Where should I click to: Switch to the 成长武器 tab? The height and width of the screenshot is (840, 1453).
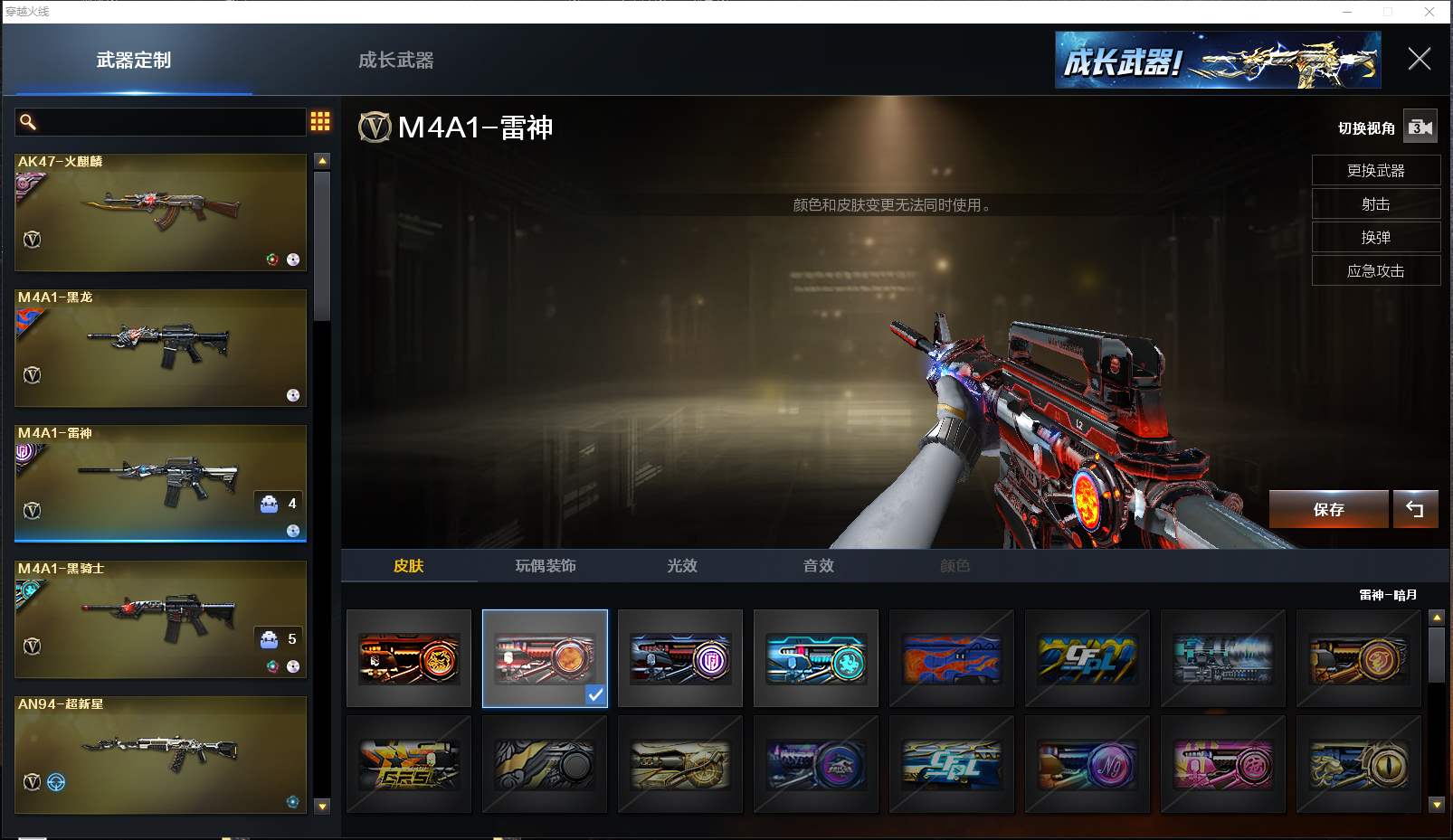pos(395,61)
